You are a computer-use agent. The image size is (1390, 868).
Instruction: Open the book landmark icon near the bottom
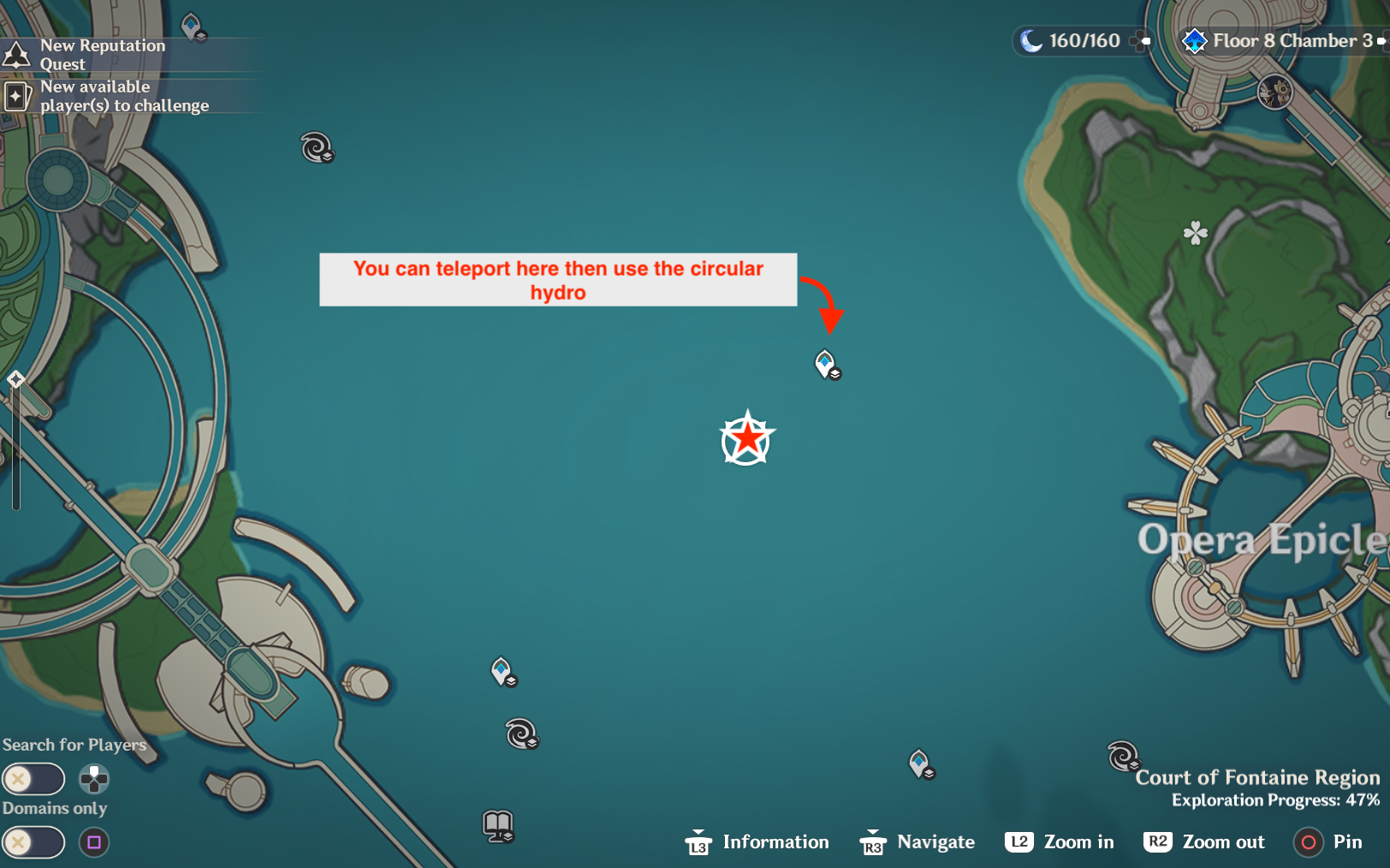496,824
